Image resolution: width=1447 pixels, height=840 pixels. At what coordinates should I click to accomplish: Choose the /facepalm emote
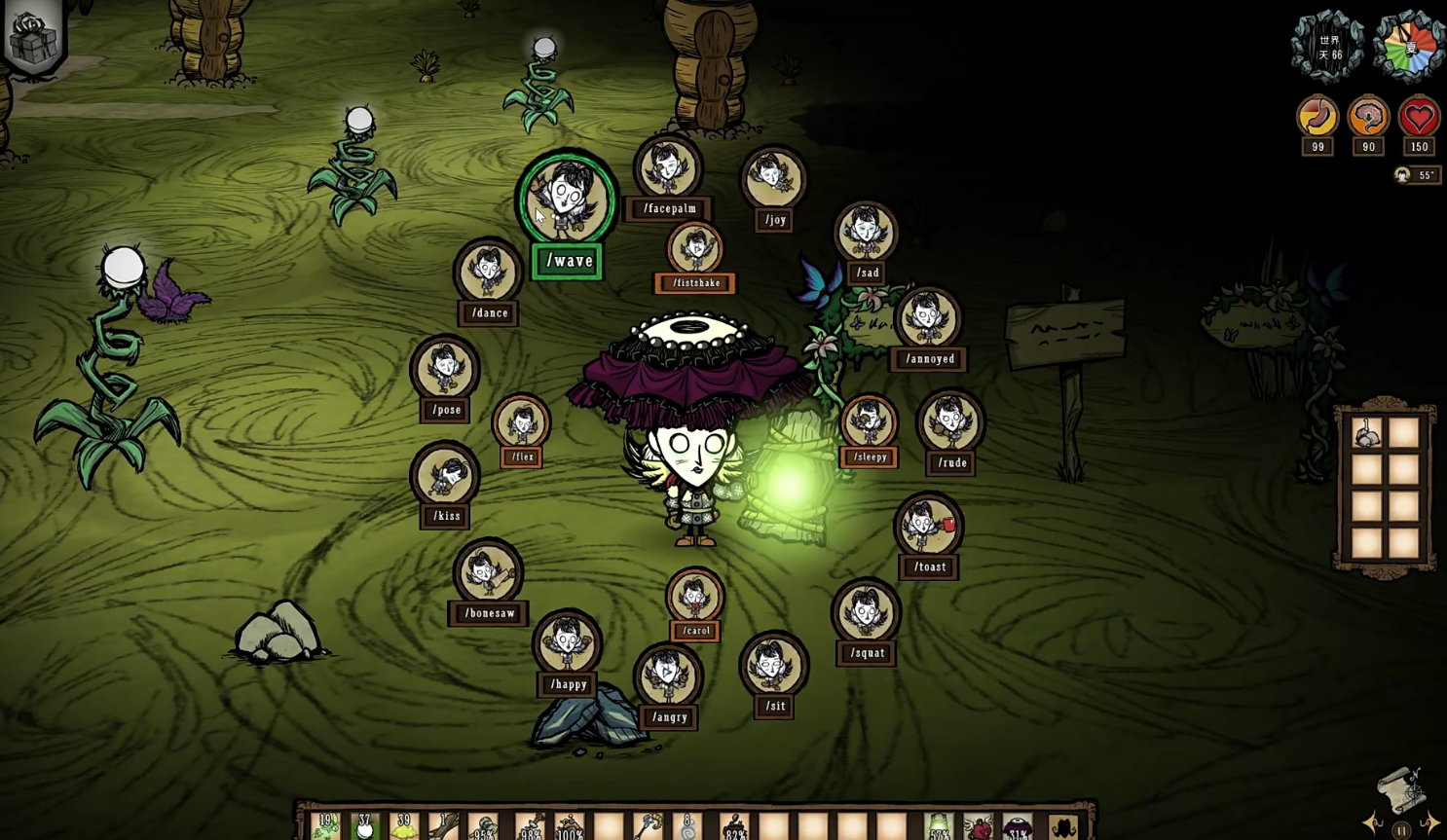coord(668,169)
